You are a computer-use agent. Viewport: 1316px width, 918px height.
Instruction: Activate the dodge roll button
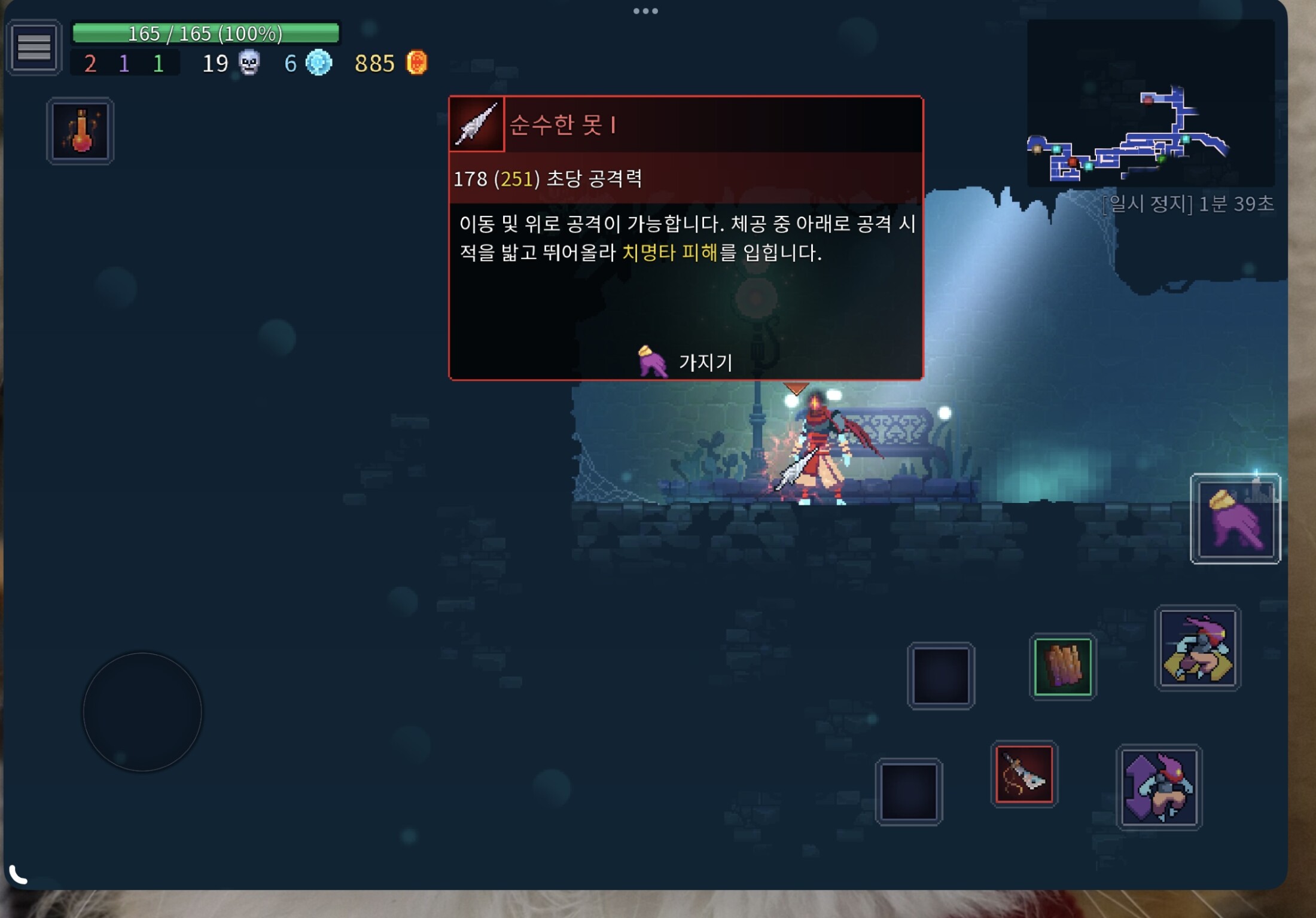[1197, 648]
